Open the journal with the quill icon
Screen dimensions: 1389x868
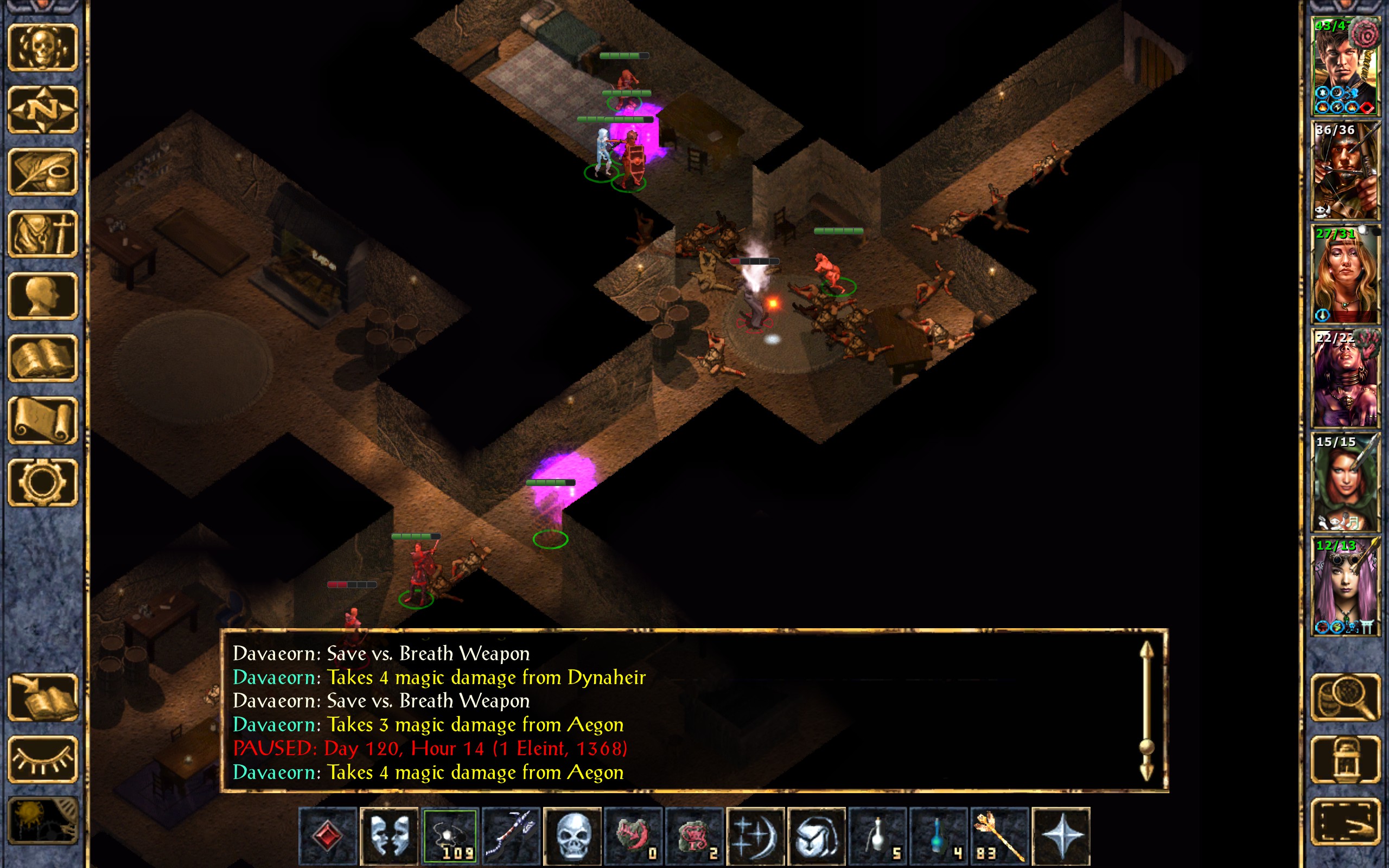tap(42, 171)
